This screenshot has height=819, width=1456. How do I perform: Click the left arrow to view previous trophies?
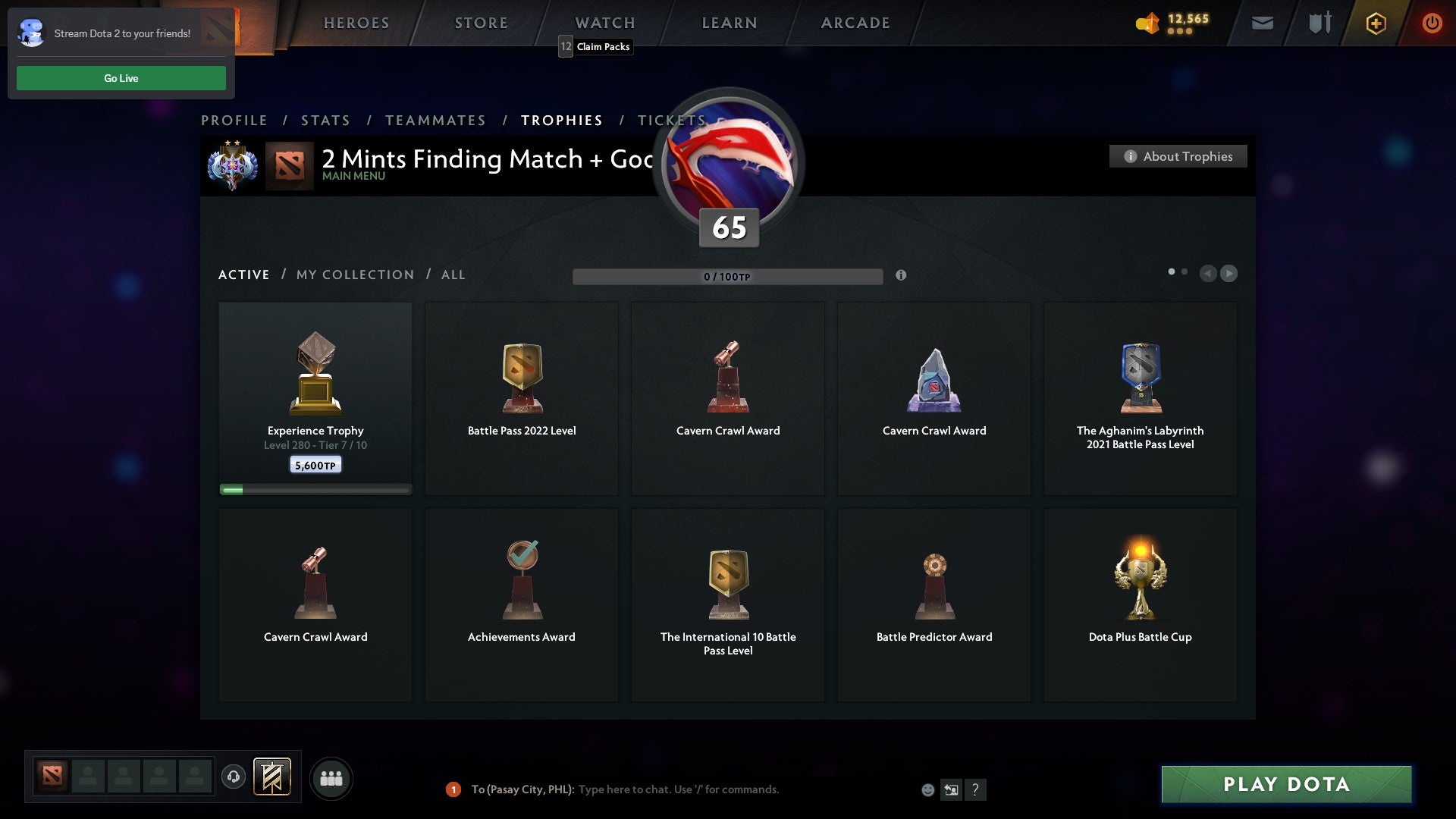coord(1209,274)
